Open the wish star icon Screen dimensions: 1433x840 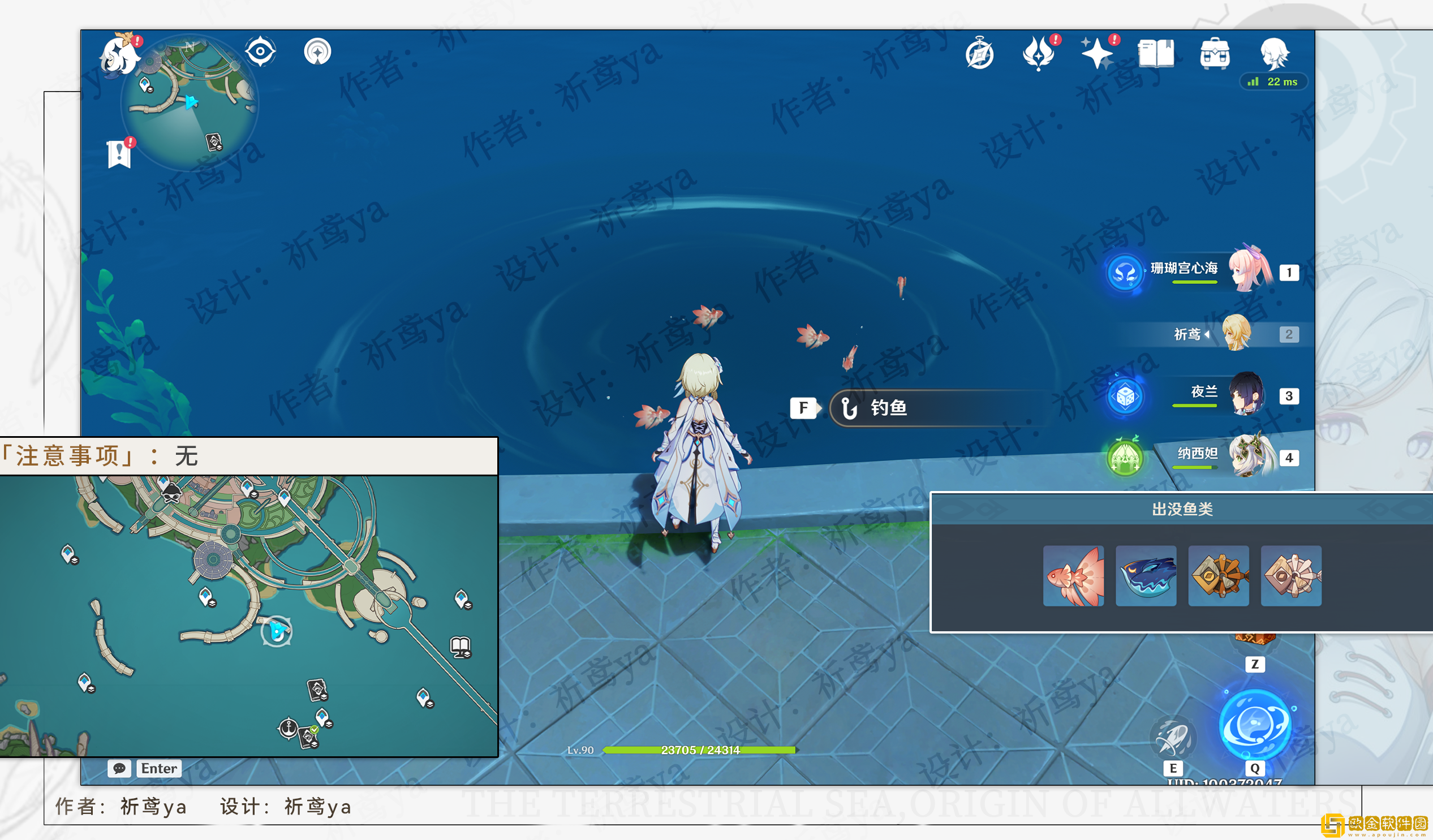click(1096, 54)
